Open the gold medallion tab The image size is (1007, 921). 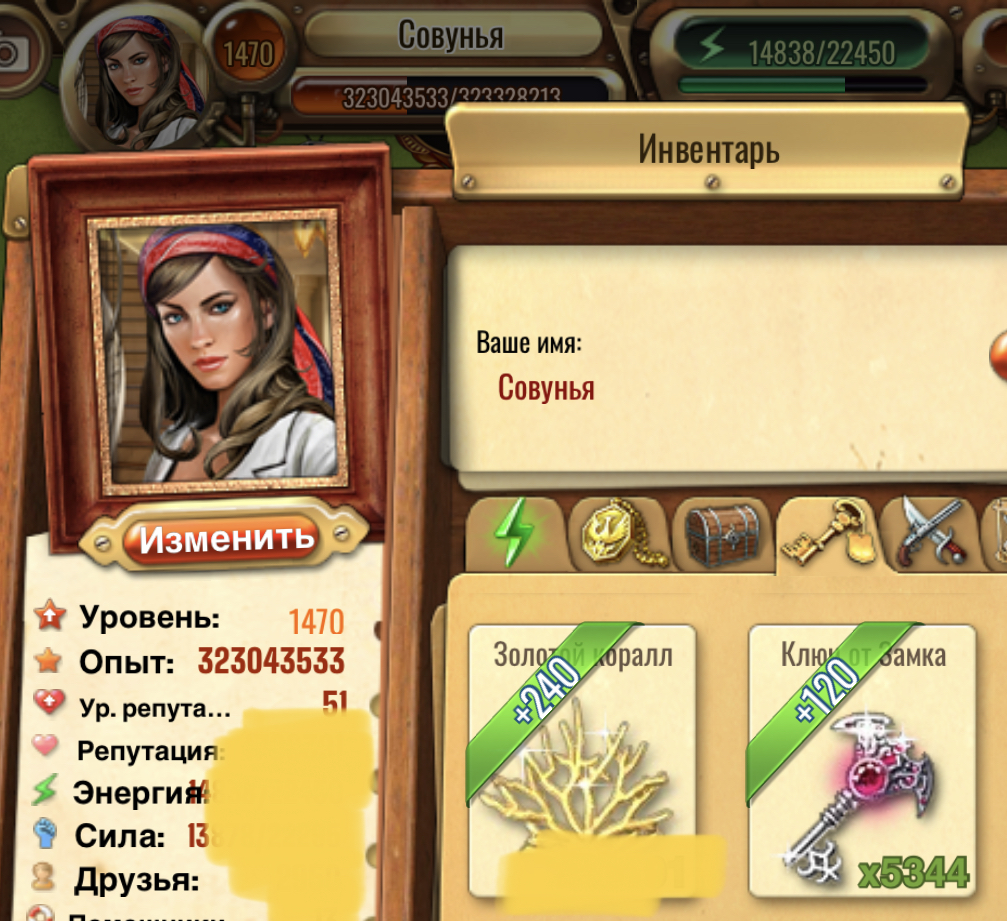617,535
